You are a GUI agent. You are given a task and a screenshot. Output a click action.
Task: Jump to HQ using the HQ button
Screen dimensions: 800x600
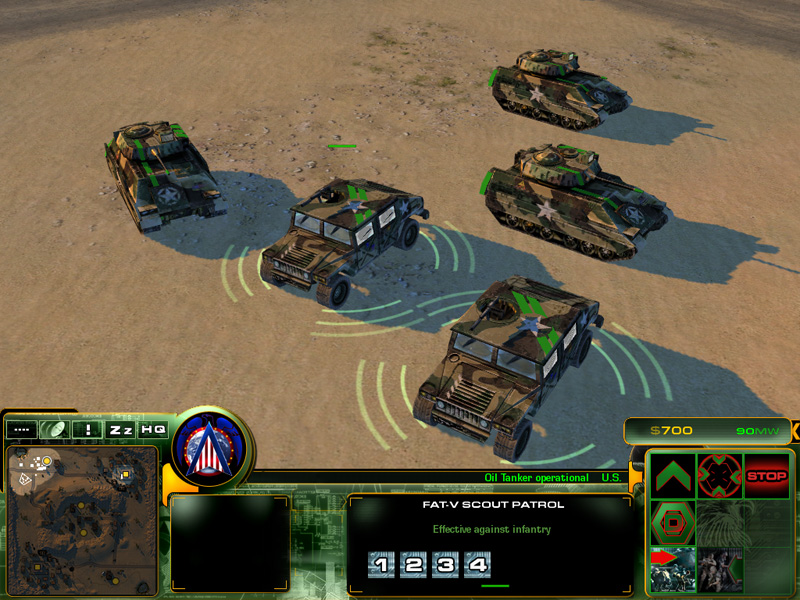153,429
